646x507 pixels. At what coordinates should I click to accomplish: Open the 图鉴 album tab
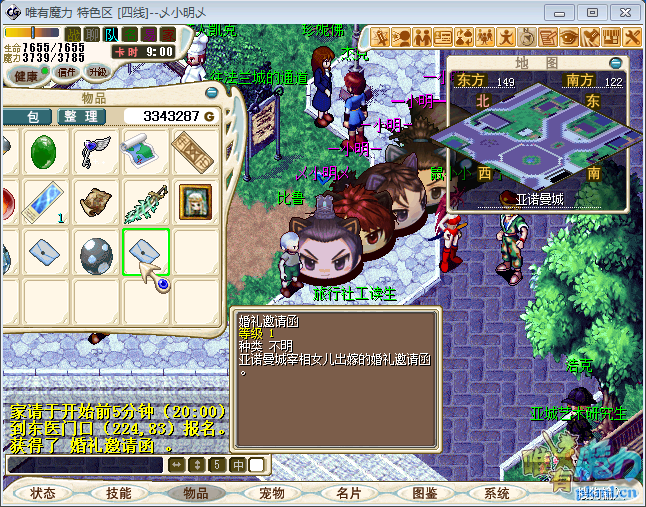[x=425, y=493]
